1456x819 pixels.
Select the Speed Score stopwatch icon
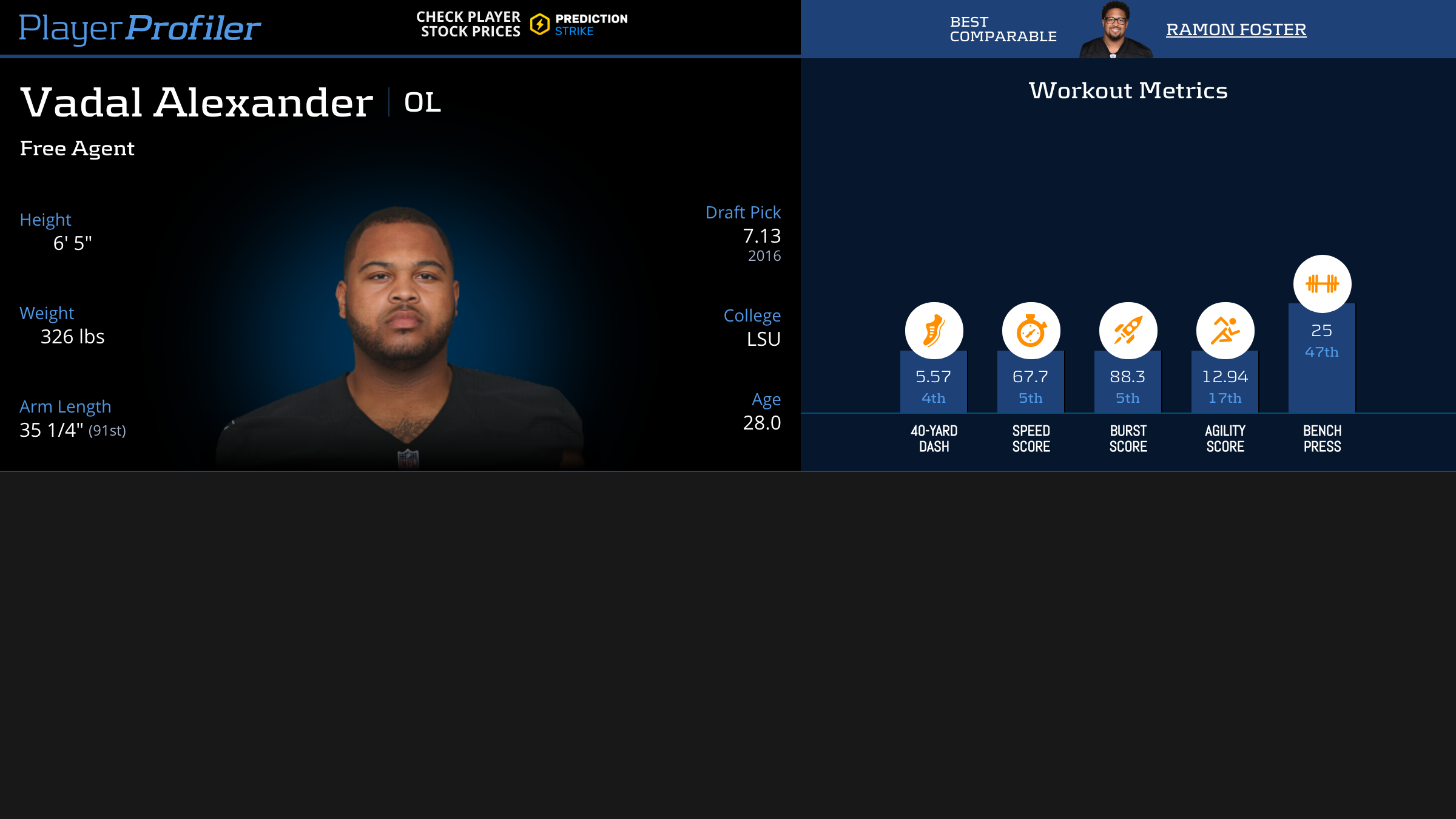(x=1031, y=331)
